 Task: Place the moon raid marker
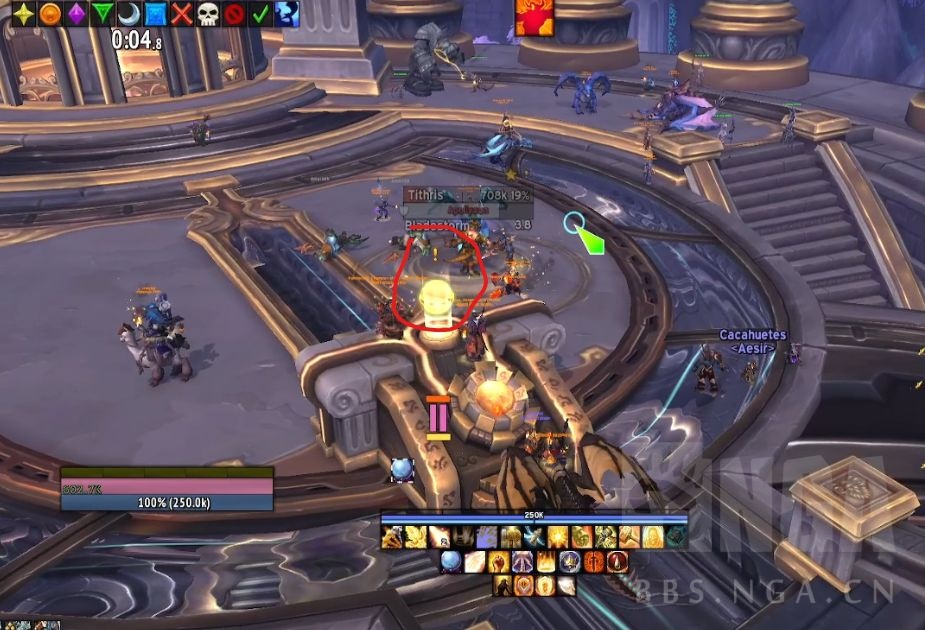pyautogui.click(x=129, y=14)
